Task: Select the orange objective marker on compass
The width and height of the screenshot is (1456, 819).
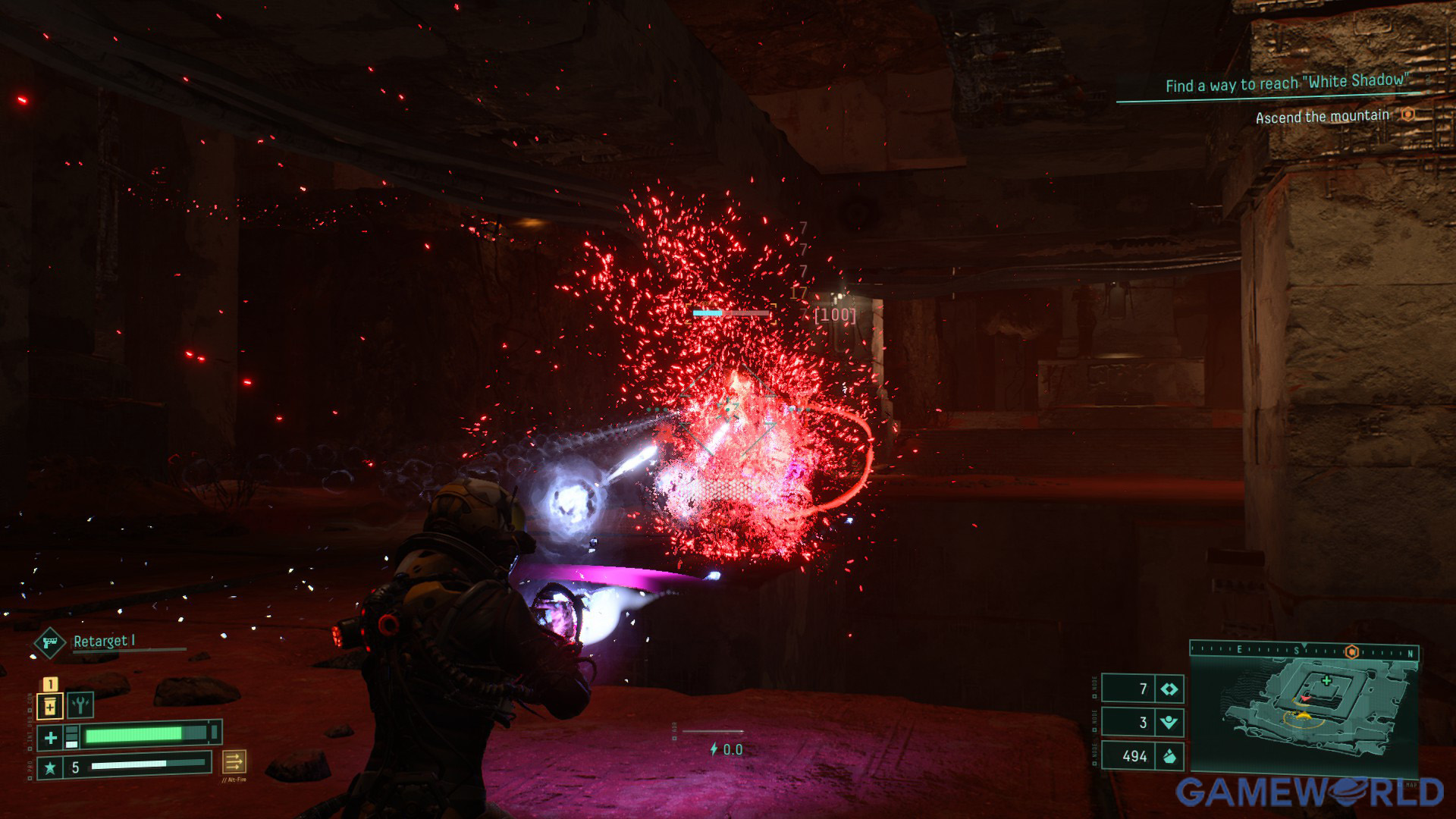Action: point(1351,651)
